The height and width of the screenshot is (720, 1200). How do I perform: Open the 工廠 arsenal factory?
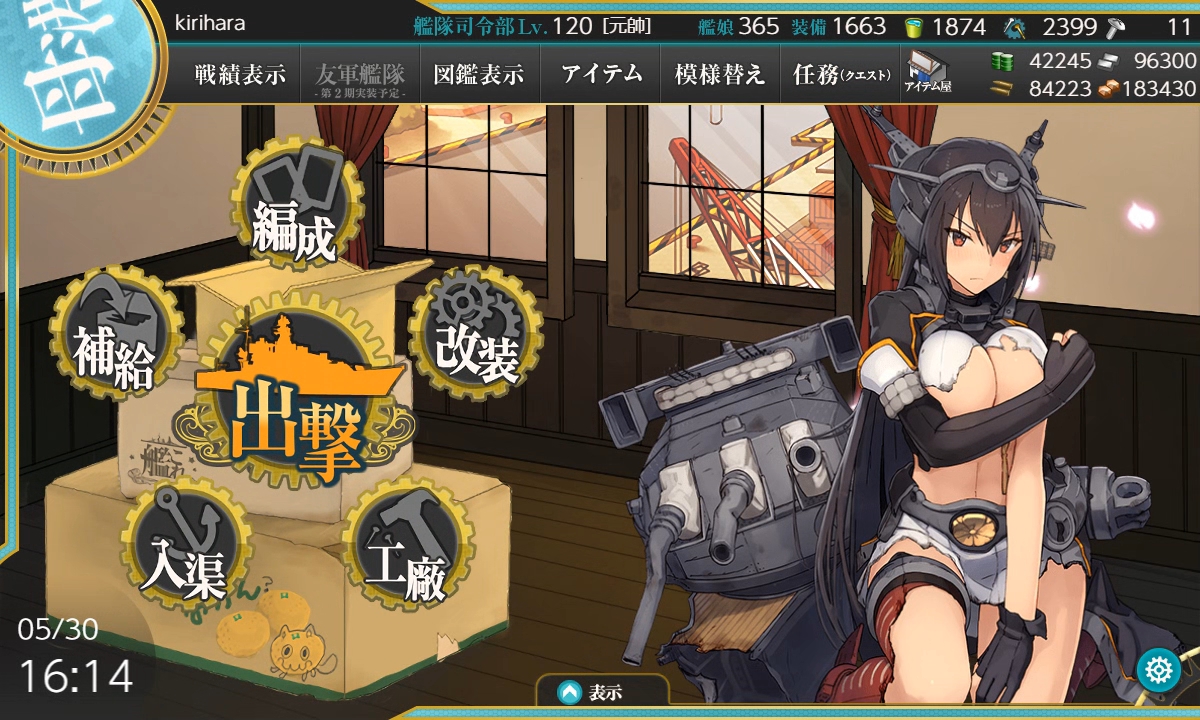[405, 550]
